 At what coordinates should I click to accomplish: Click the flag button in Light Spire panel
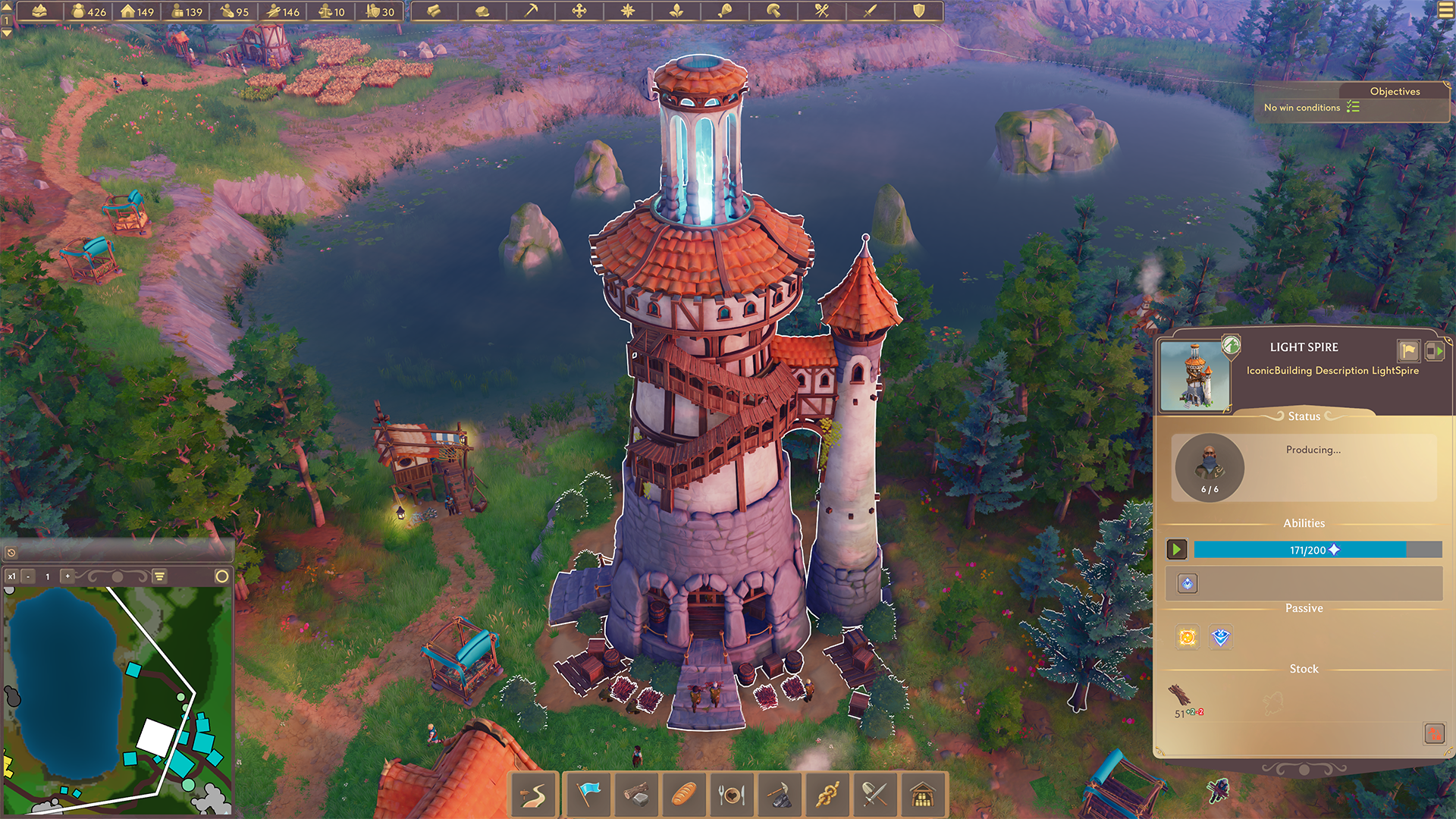coord(1408,350)
